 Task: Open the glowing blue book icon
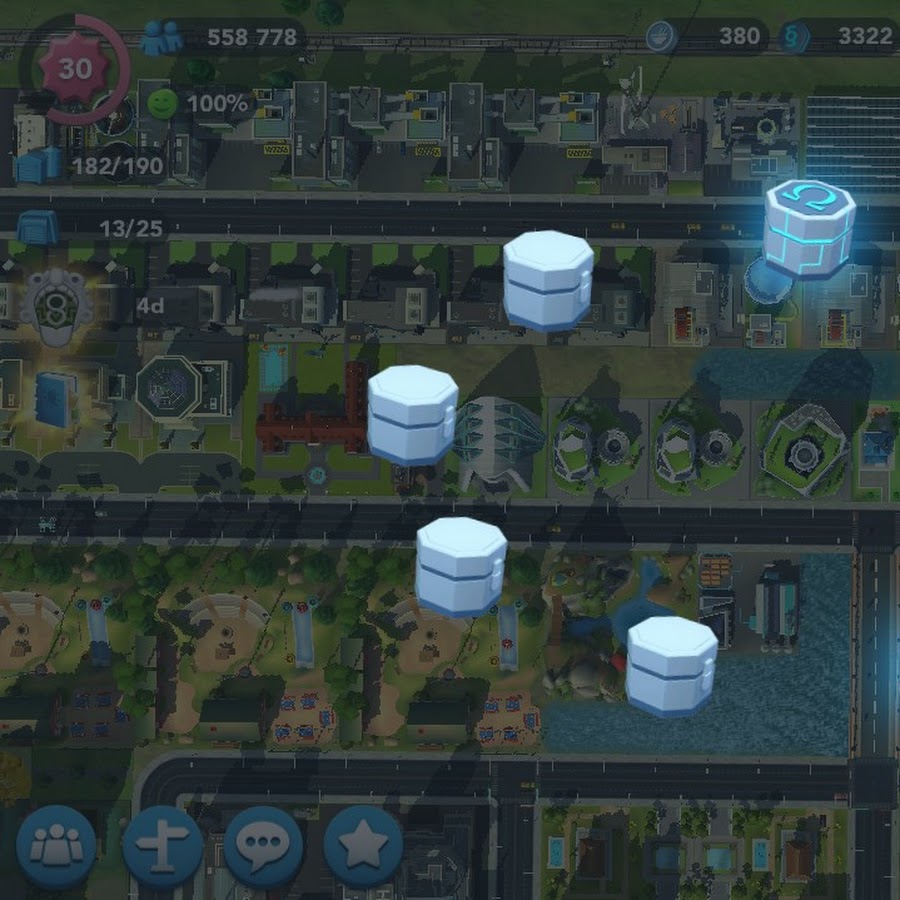coord(55,396)
